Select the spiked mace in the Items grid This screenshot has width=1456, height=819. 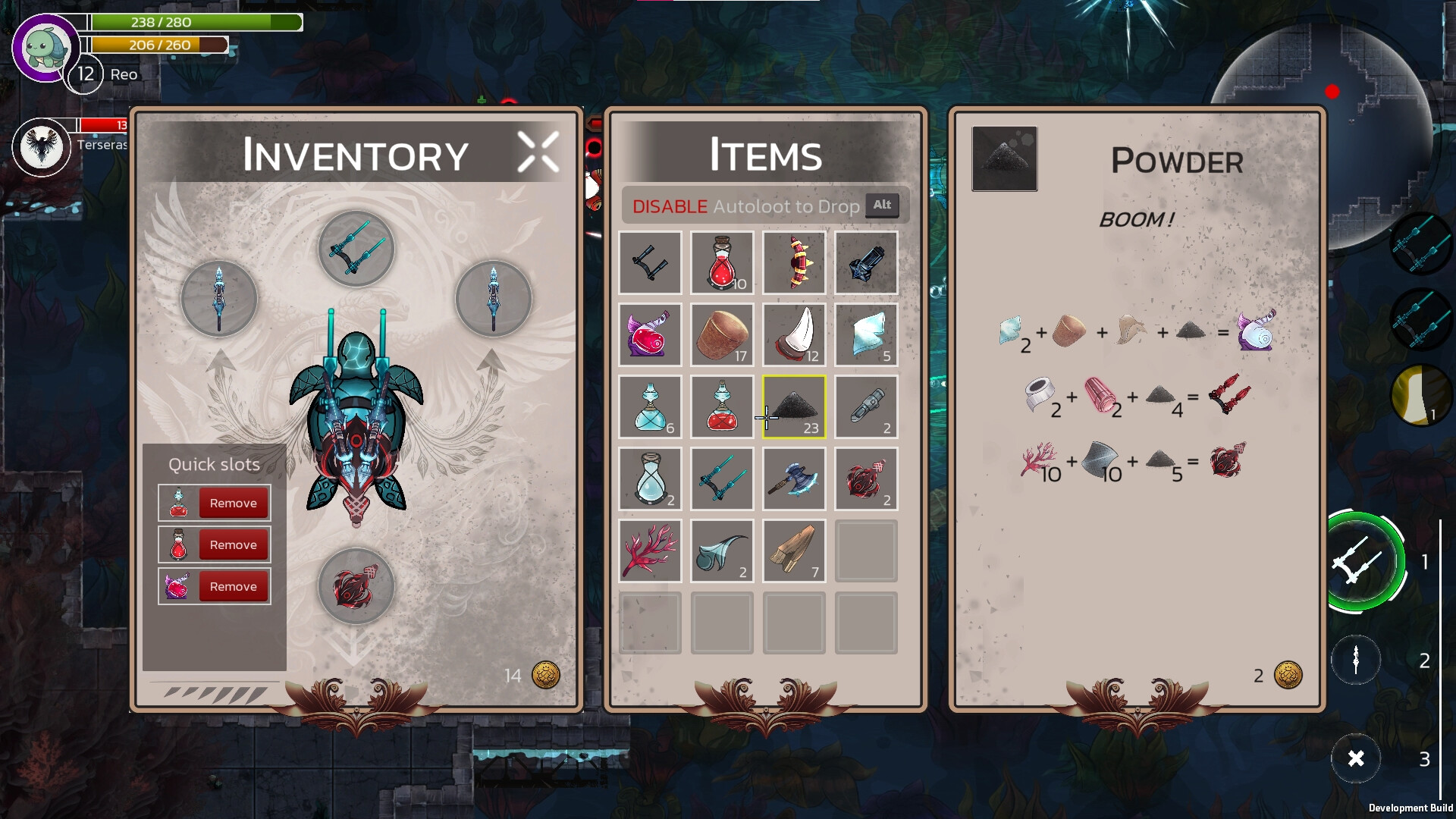(x=794, y=262)
